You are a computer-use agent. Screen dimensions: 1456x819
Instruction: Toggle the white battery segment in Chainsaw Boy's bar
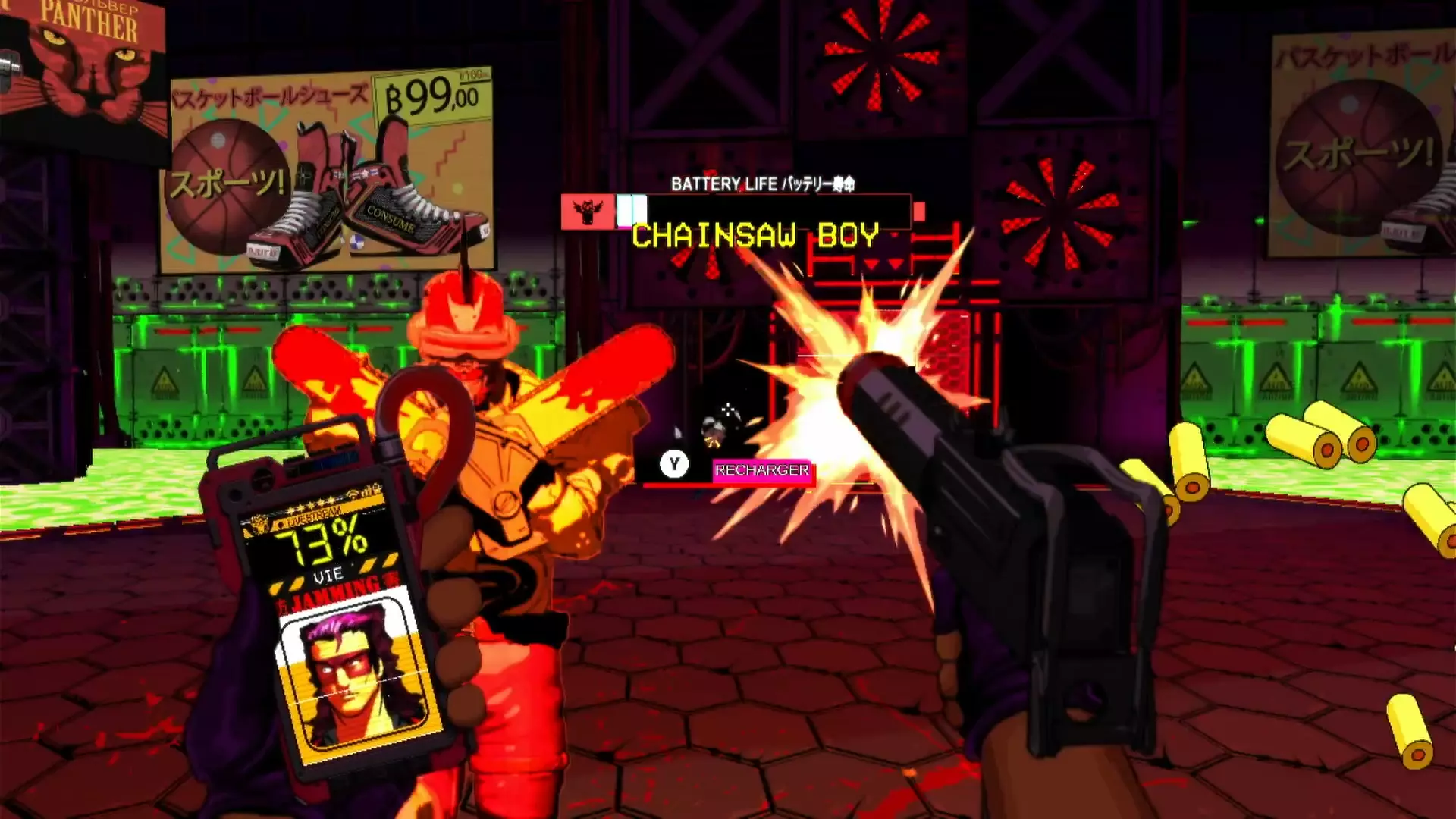631,209
